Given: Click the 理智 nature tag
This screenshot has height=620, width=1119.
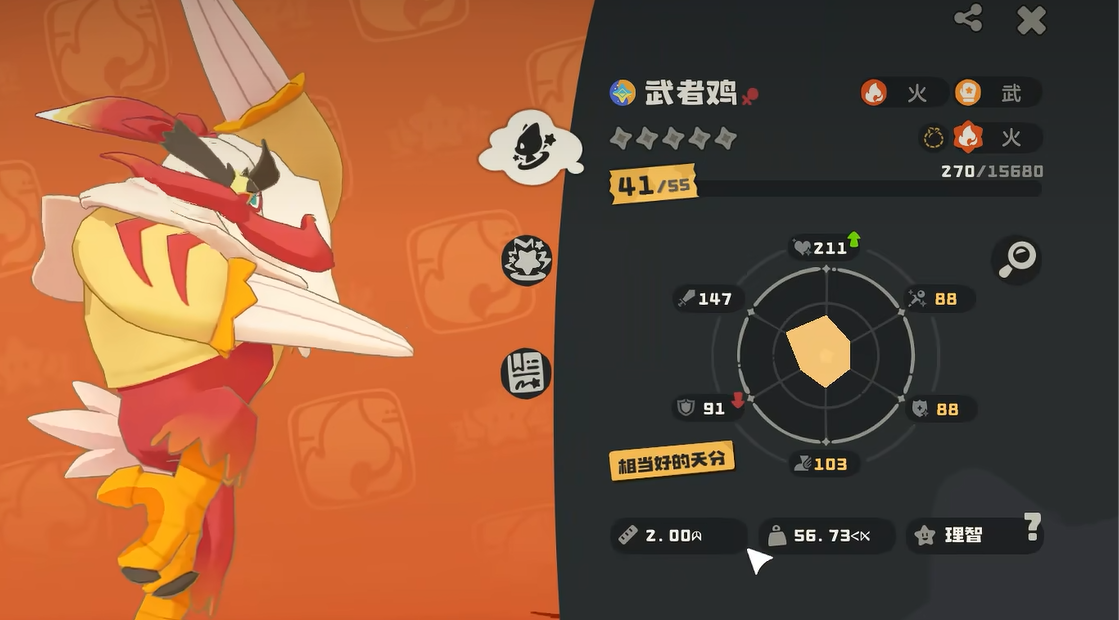Looking at the screenshot, I should [962, 535].
